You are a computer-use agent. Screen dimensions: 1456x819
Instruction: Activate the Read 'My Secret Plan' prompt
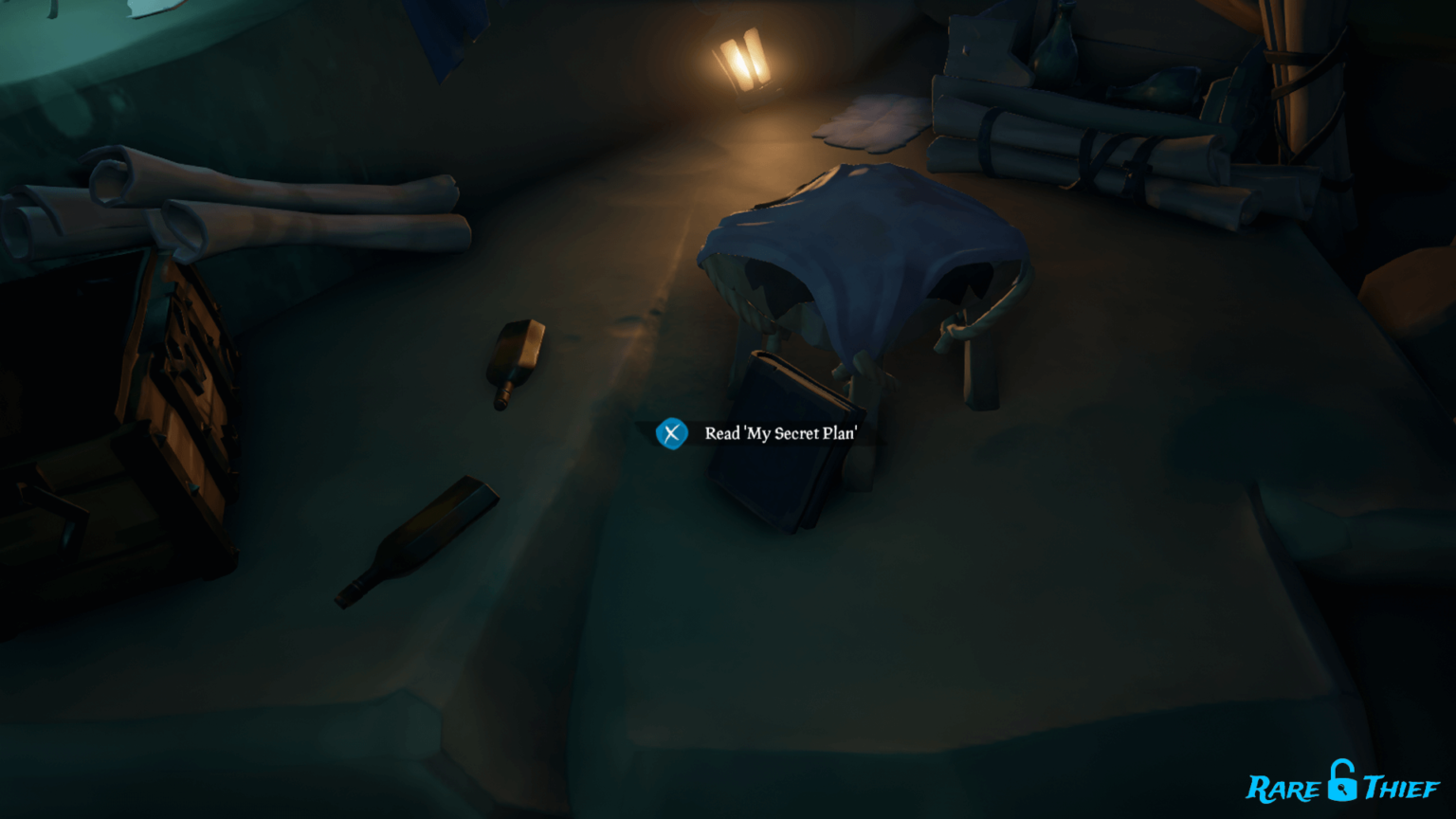780,433
